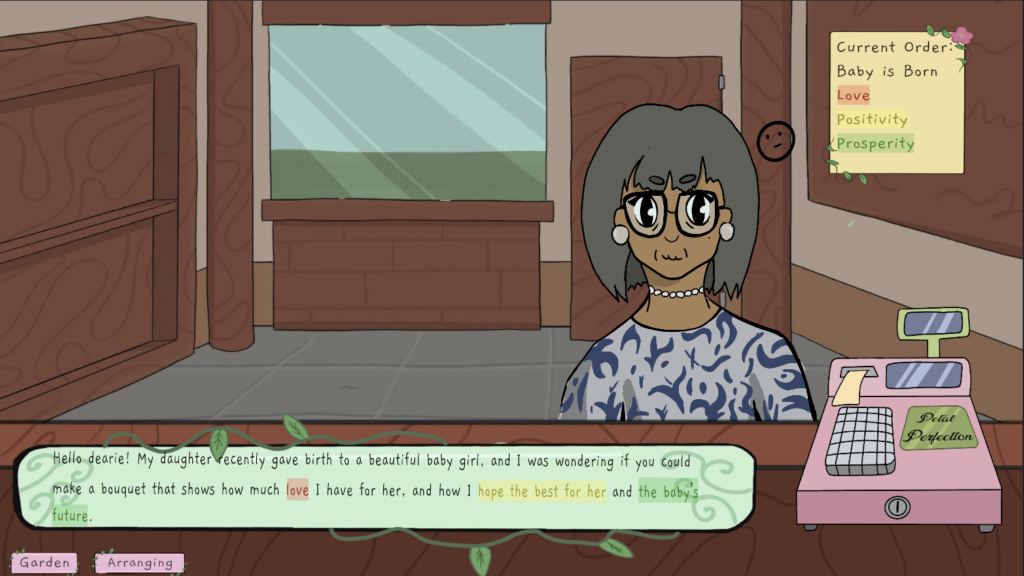
Task: Advance the customer's dialogue box
Action: coord(383,489)
